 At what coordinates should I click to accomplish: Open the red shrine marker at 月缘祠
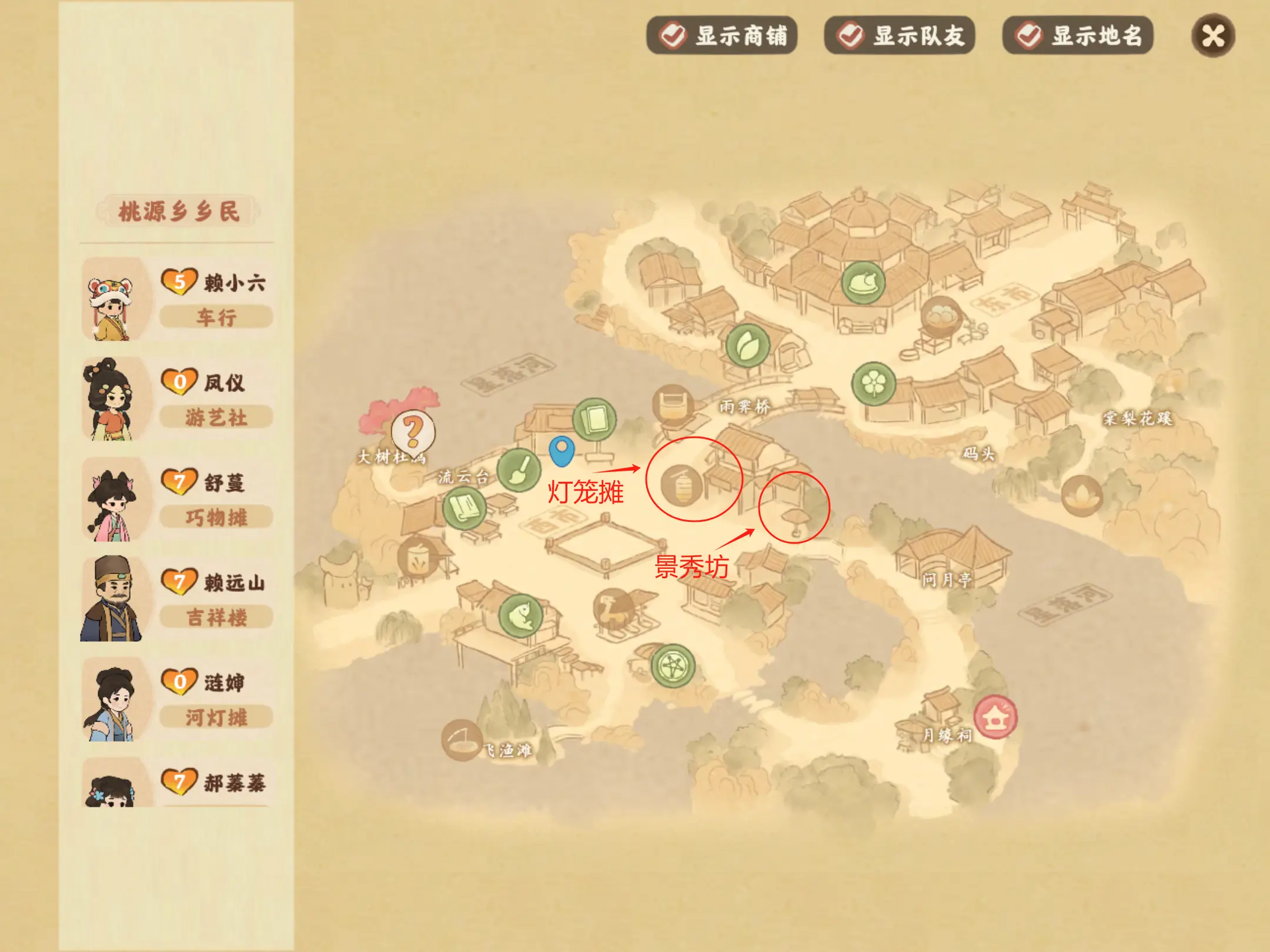click(x=995, y=716)
